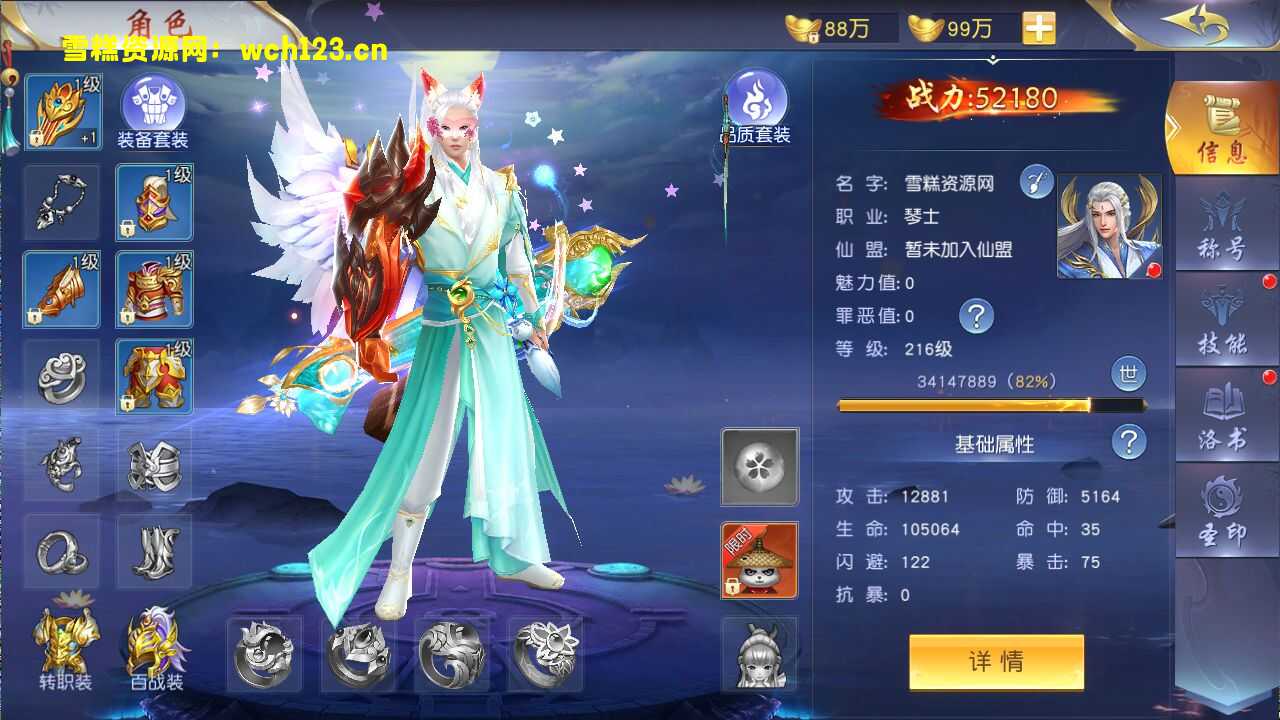
Task: Toggle the 世 world display button
Action: 1128,374
